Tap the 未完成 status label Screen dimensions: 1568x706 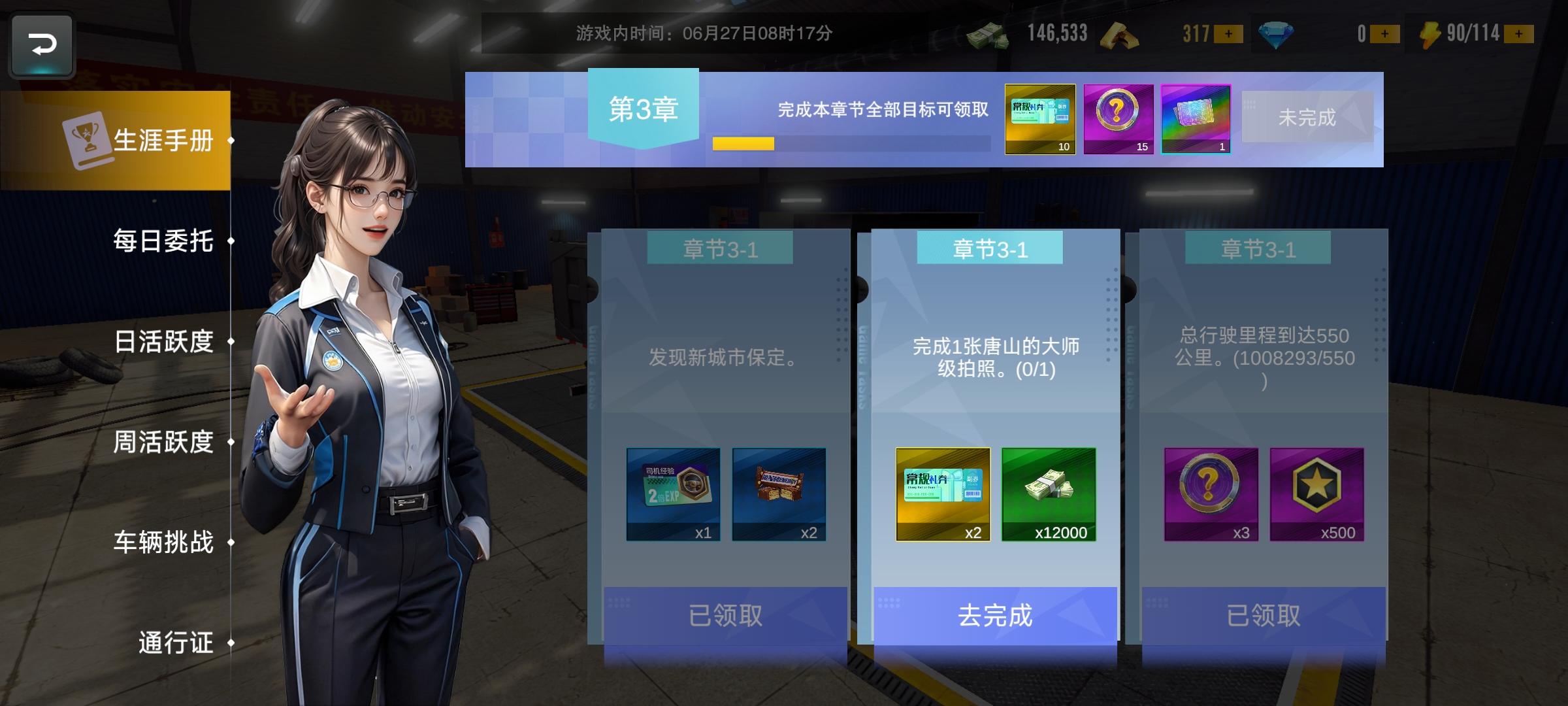tap(1307, 118)
